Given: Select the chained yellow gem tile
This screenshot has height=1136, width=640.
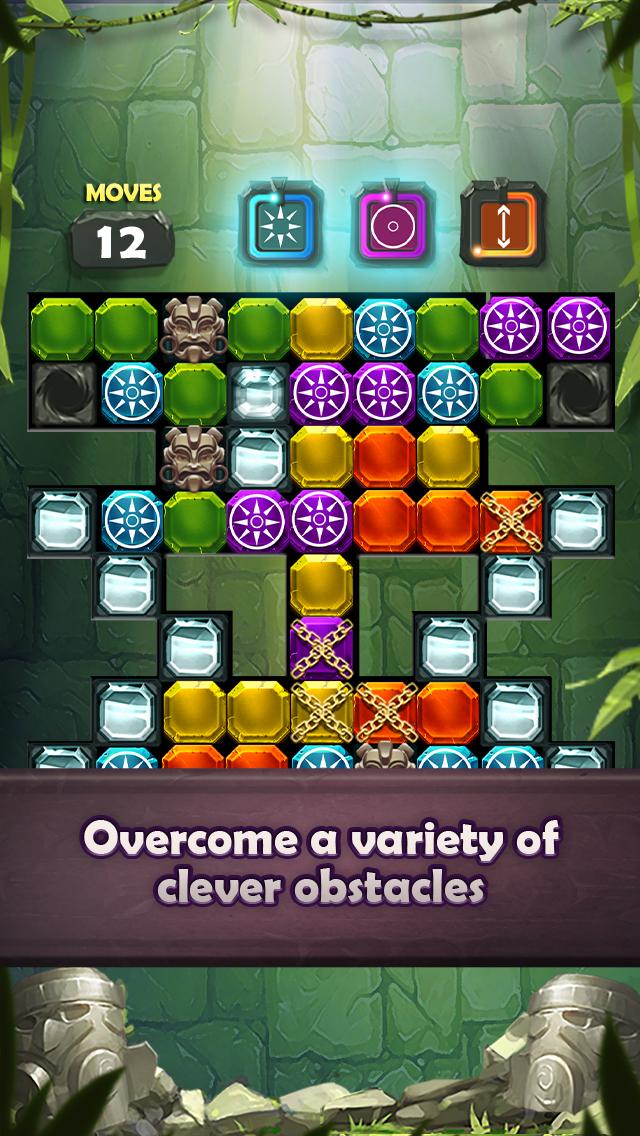Looking at the screenshot, I should point(321,711).
